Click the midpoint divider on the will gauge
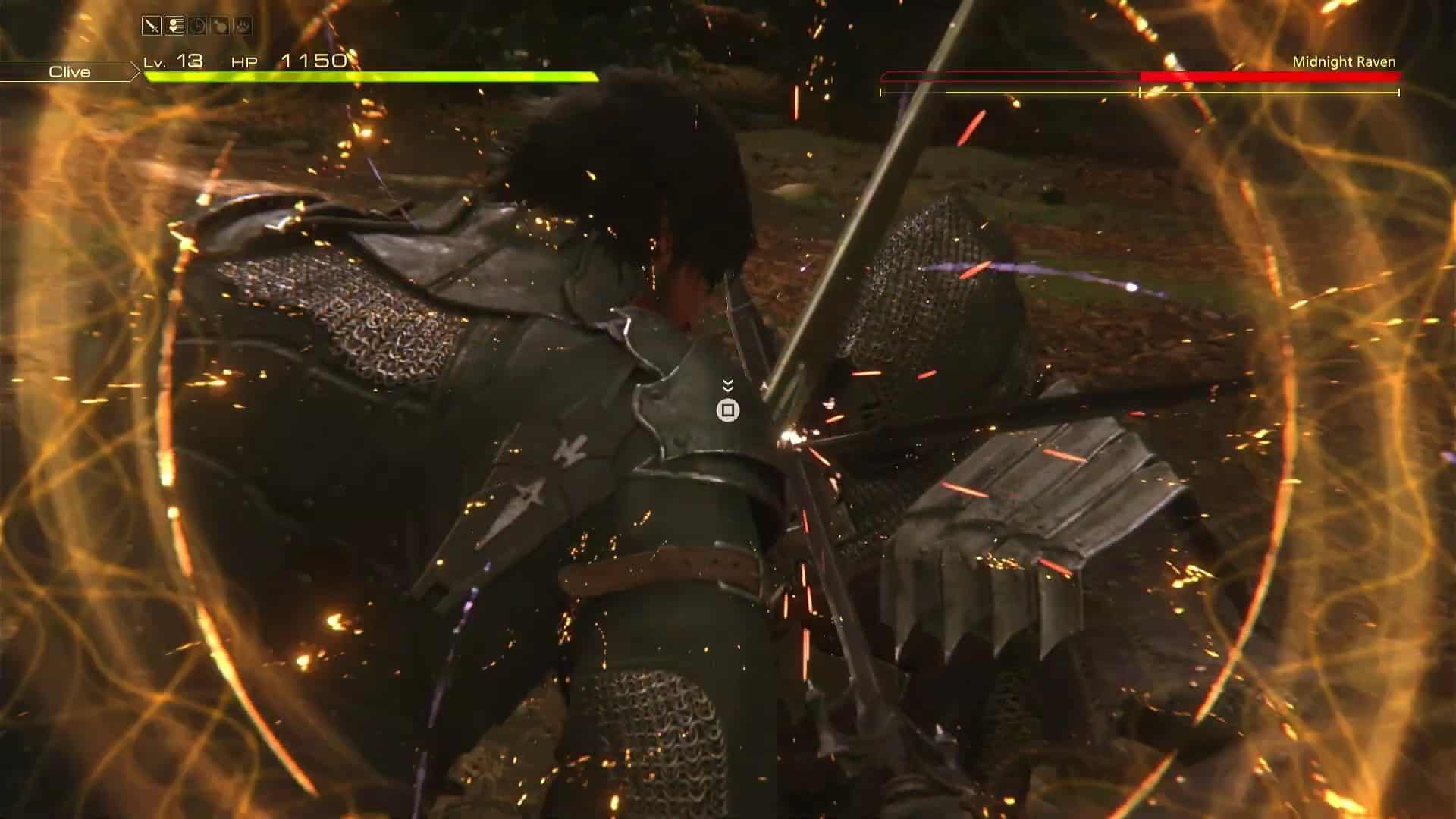The height and width of the screenshot is (819, 1456). pos(1140,93)
